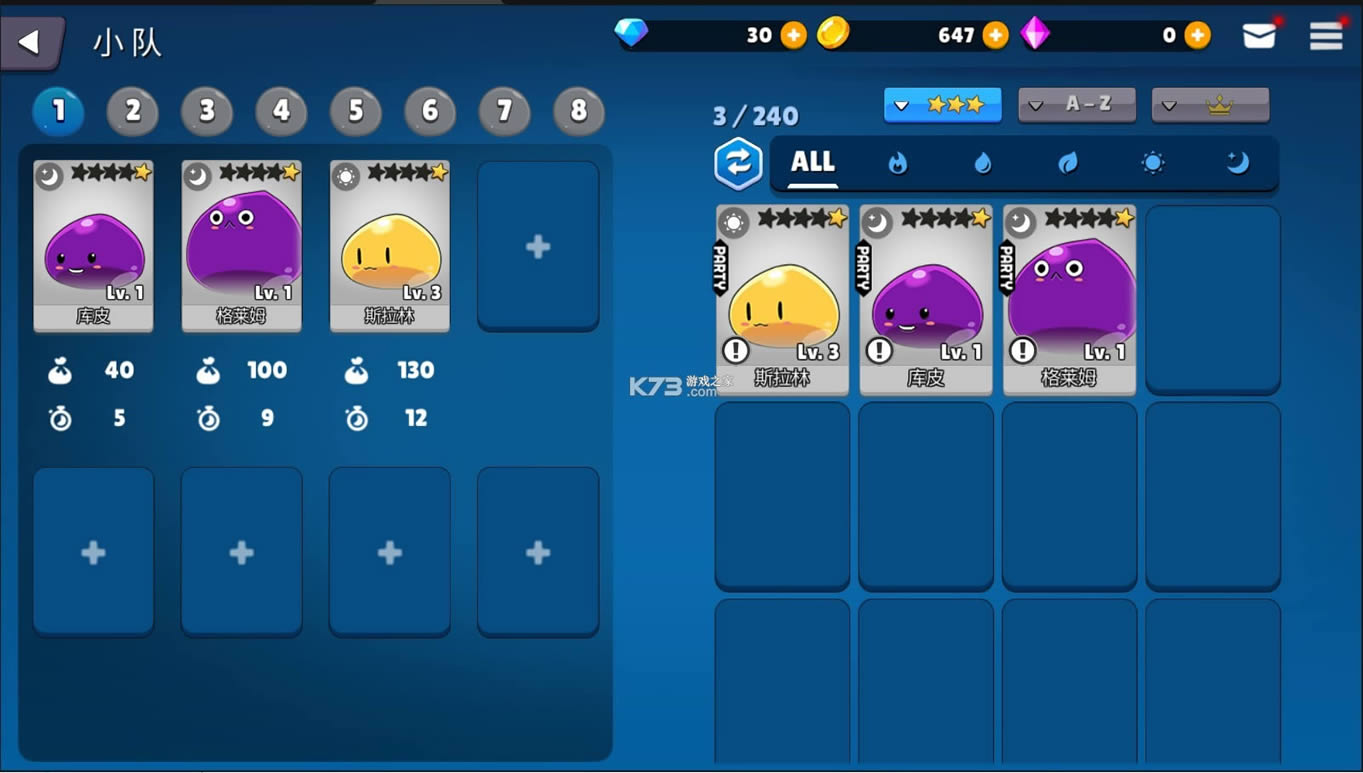Buy more gold coins
Image resolution: width=1363 pixels, height=773 pixels.
pyautogui.click(x=996, y=36)
